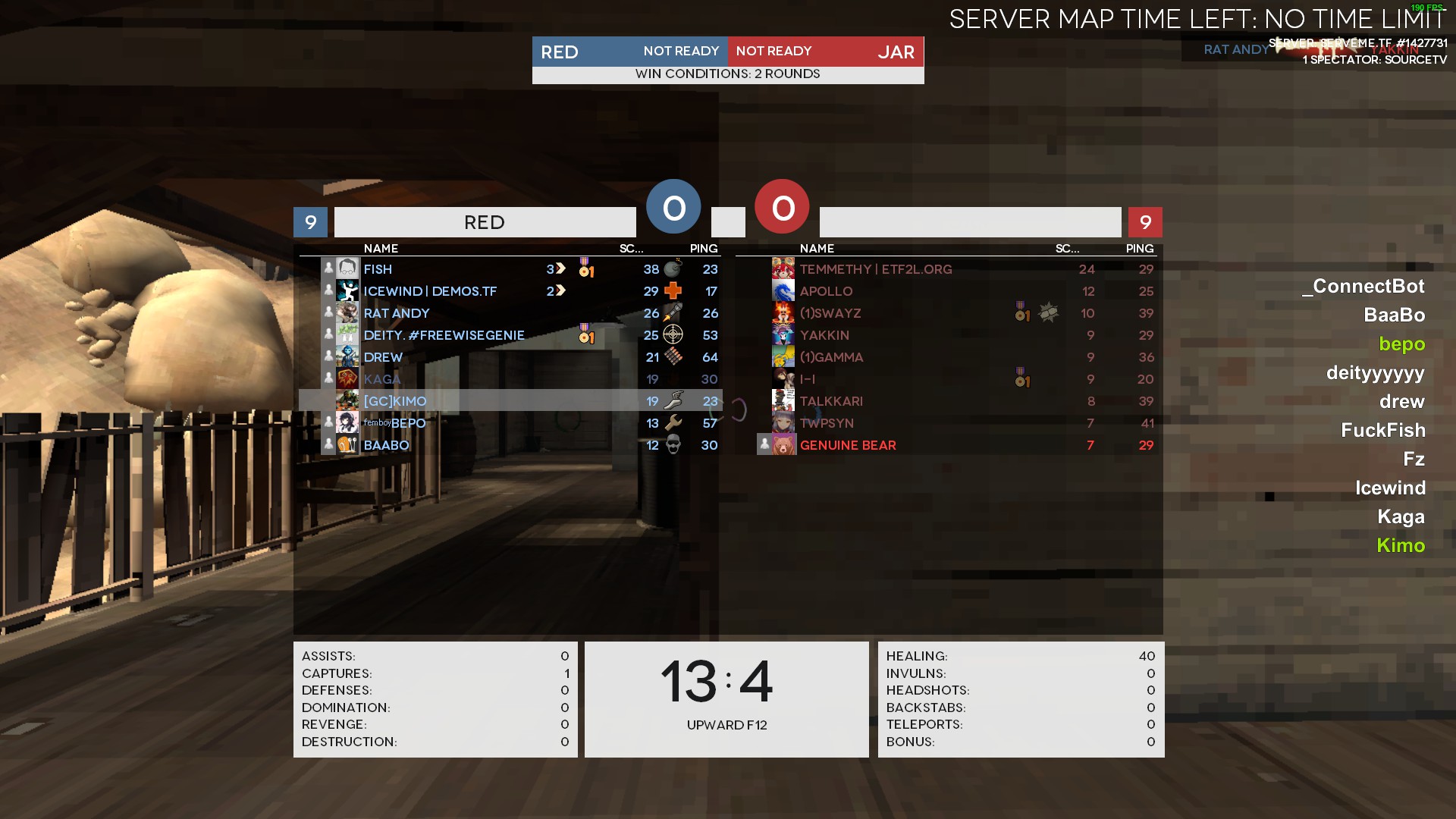Choose BAABO in the player list
Viewport: 1456px width, 819px height.
pos(386,445)
